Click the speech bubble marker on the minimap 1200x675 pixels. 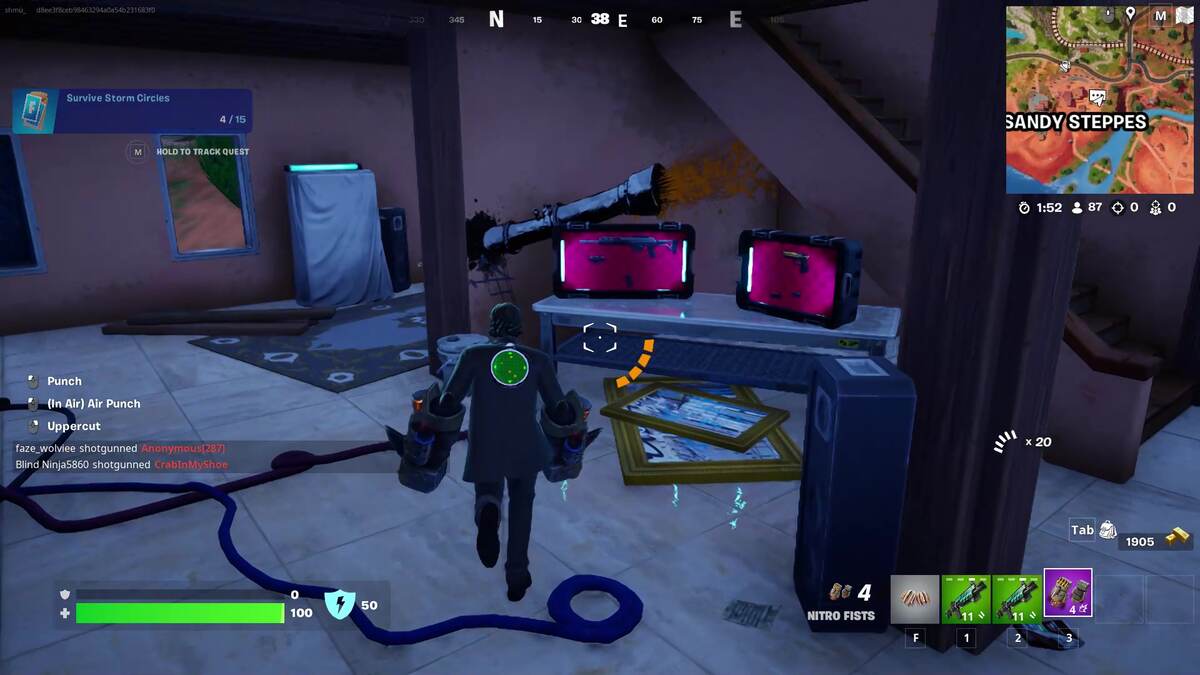(x=1097, y=97)
